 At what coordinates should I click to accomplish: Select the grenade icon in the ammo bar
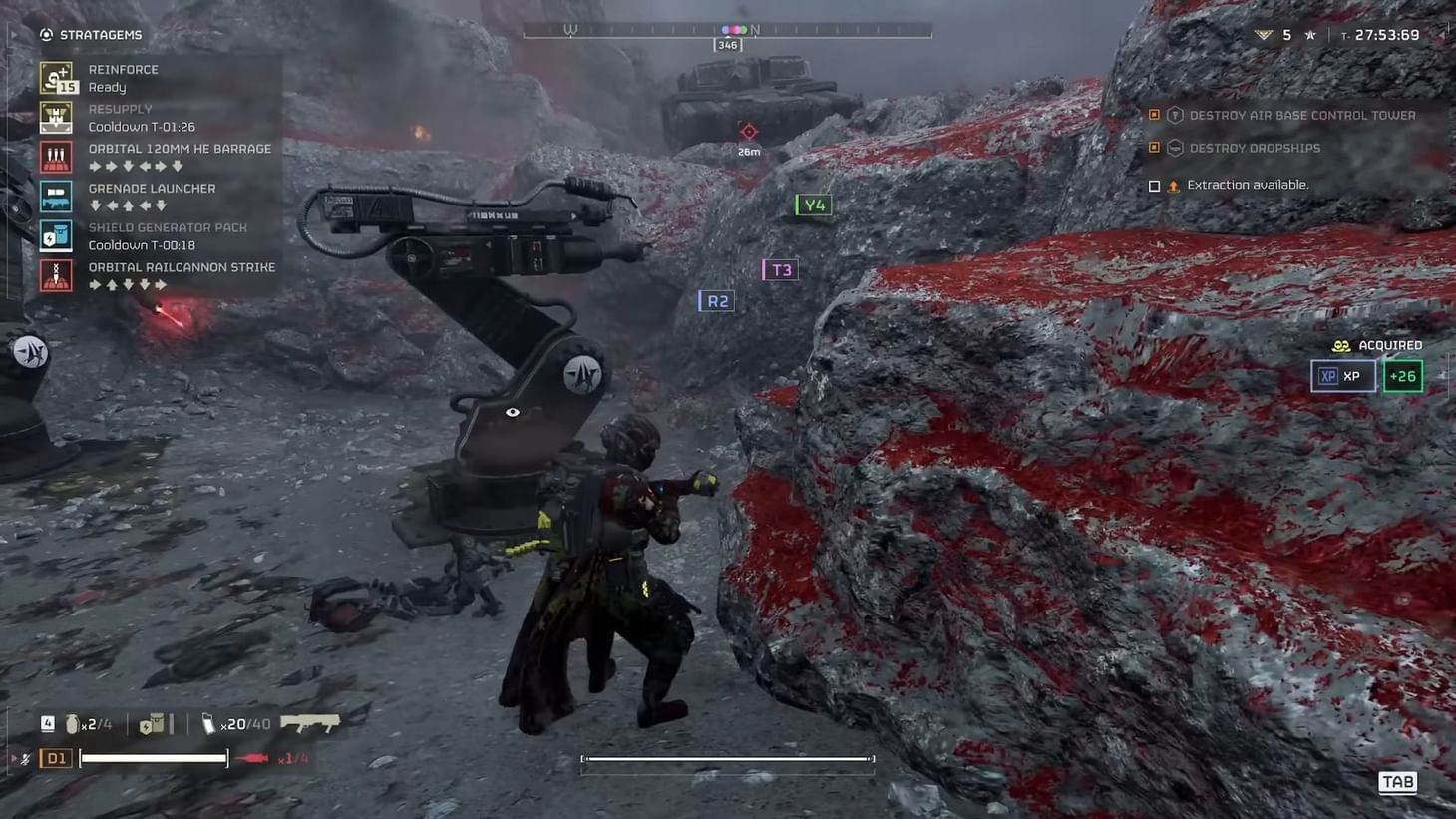tap(72, 724)
